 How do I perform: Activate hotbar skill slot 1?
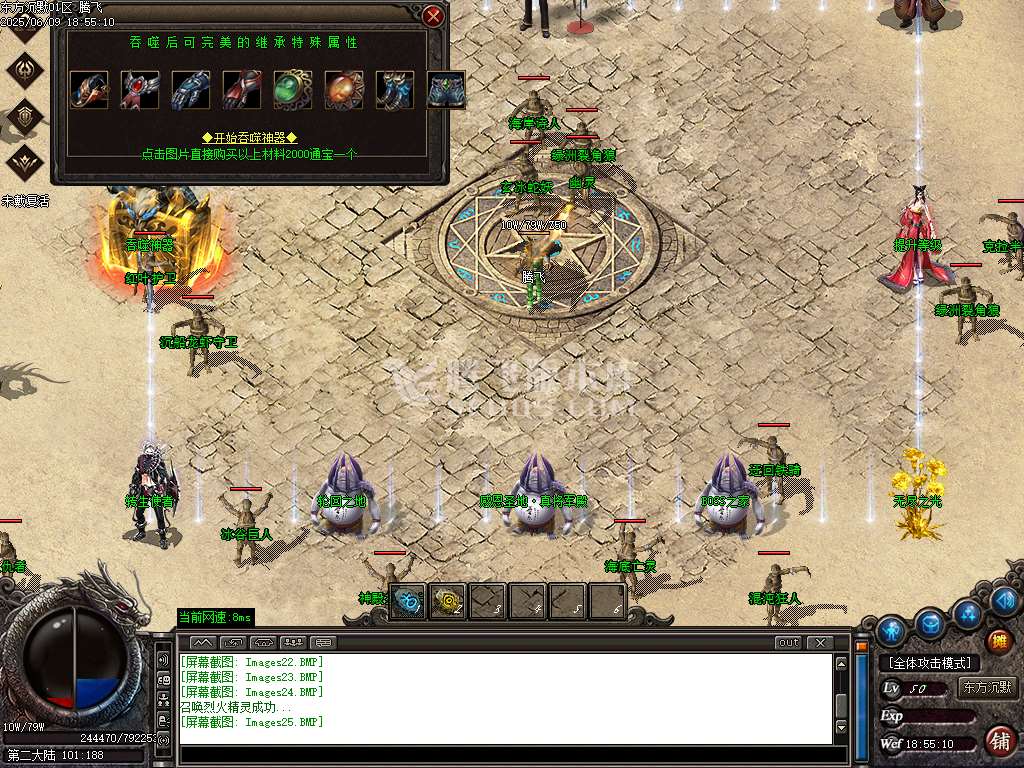tap(407, 601)
